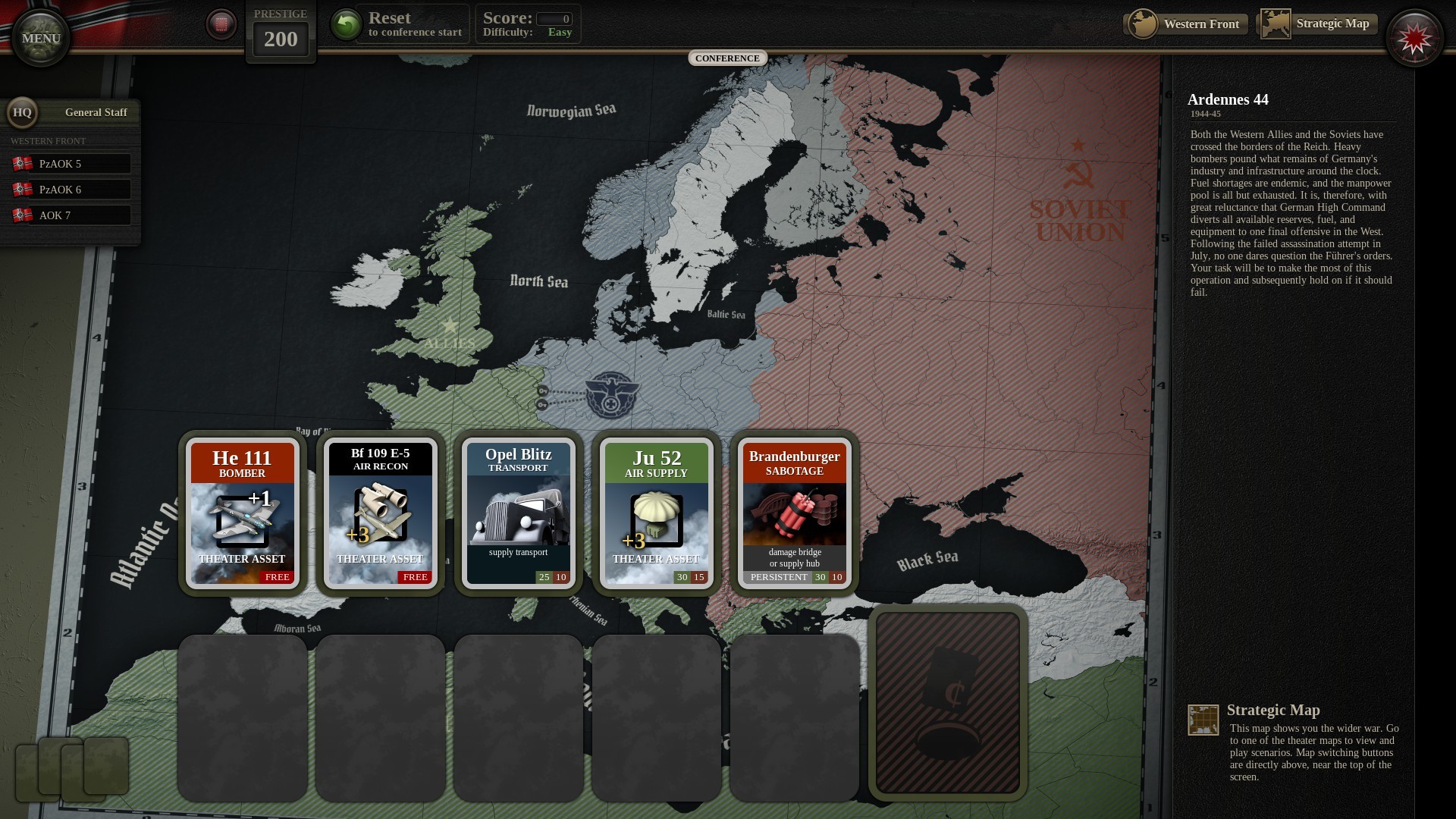
Task: Select the Opel Blitz Transport card
Action: (518, 513)
